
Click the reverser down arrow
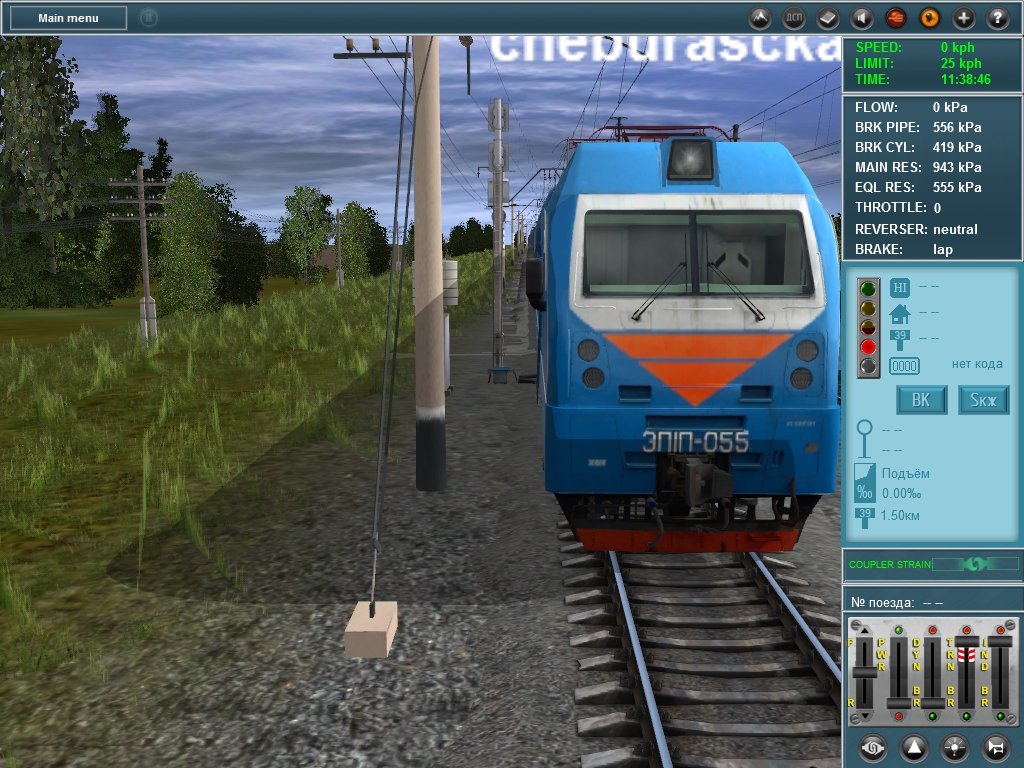(x=865, y=717)
